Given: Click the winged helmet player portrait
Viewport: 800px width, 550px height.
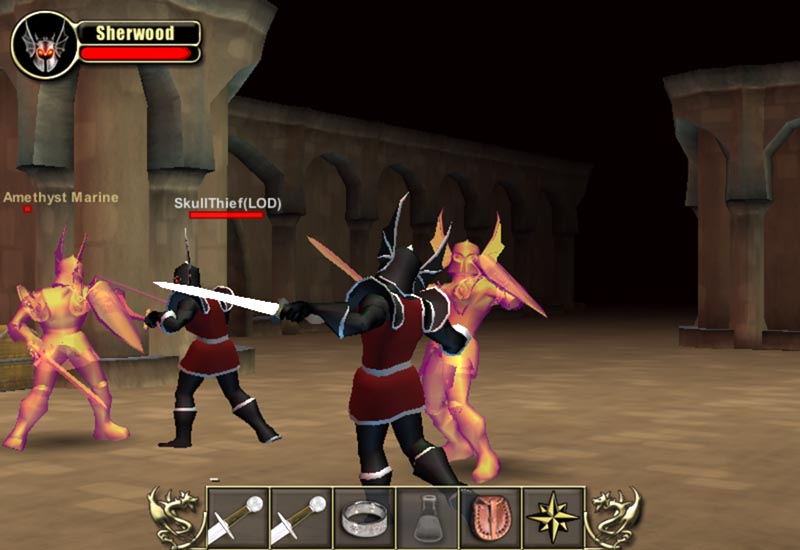Looking at the screenshot, I should (x=44, y=45).
